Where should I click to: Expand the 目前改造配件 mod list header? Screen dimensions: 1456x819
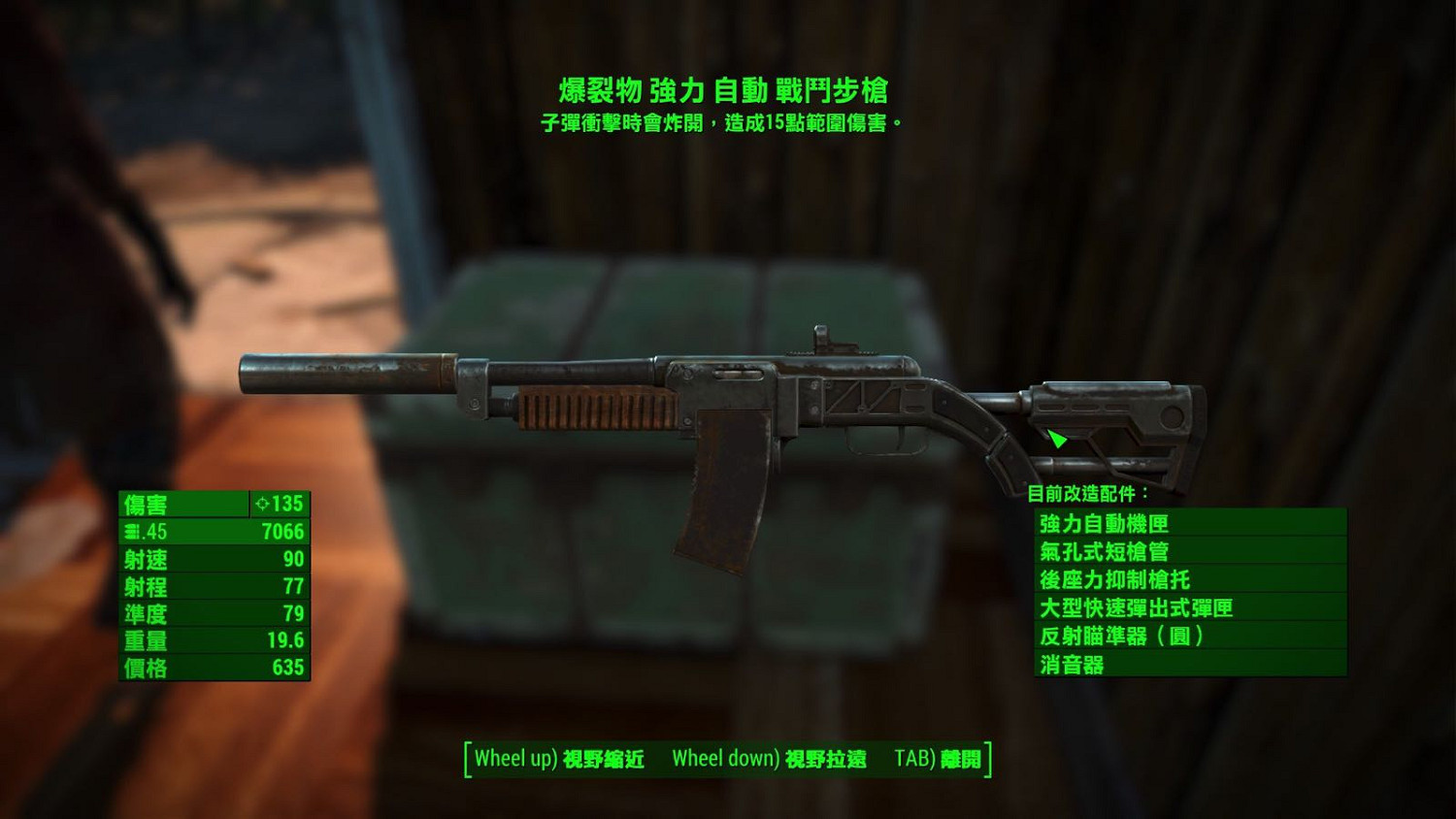point(1085,492)
